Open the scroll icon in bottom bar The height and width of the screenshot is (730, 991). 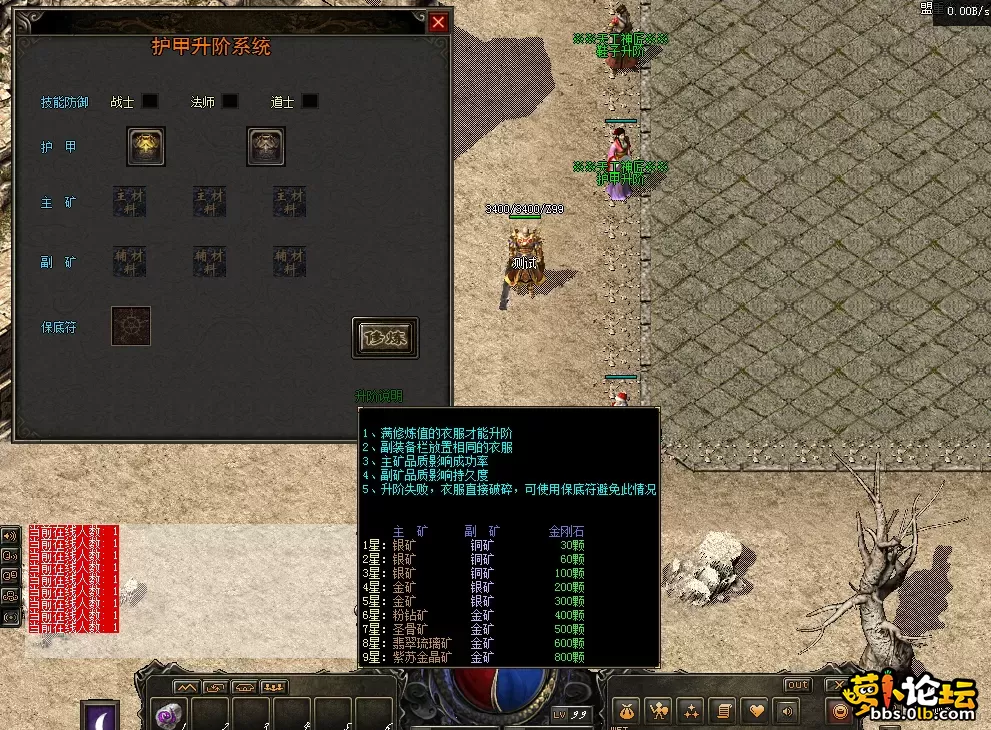[x=722, y=711]
